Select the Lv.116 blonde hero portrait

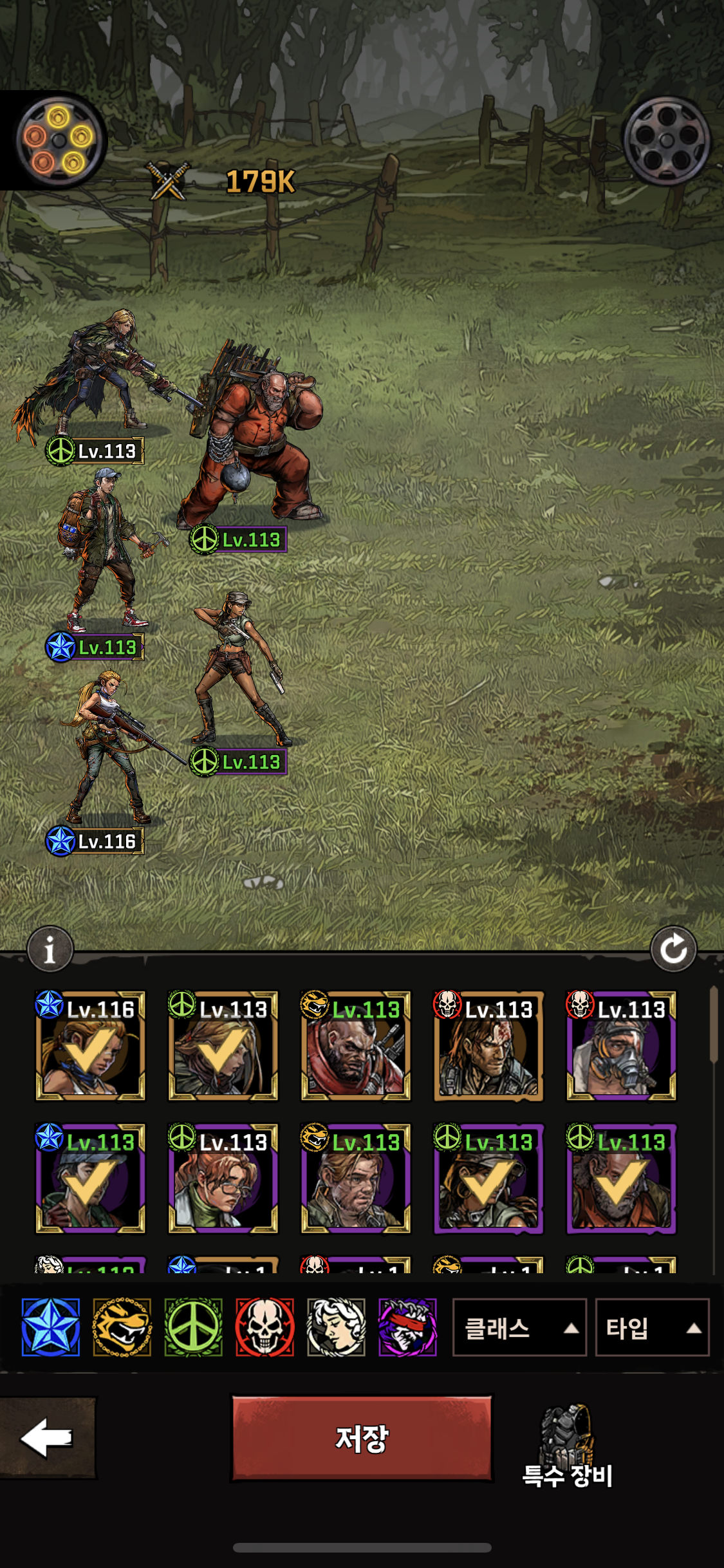90,1046
